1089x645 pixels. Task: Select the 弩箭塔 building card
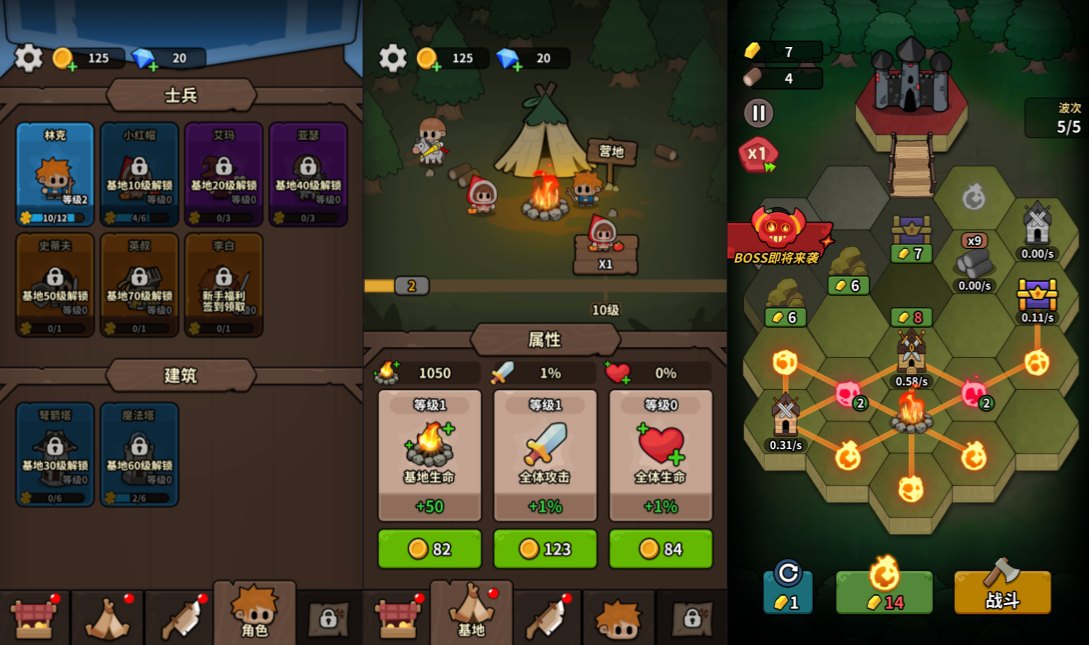pos(55,454)
